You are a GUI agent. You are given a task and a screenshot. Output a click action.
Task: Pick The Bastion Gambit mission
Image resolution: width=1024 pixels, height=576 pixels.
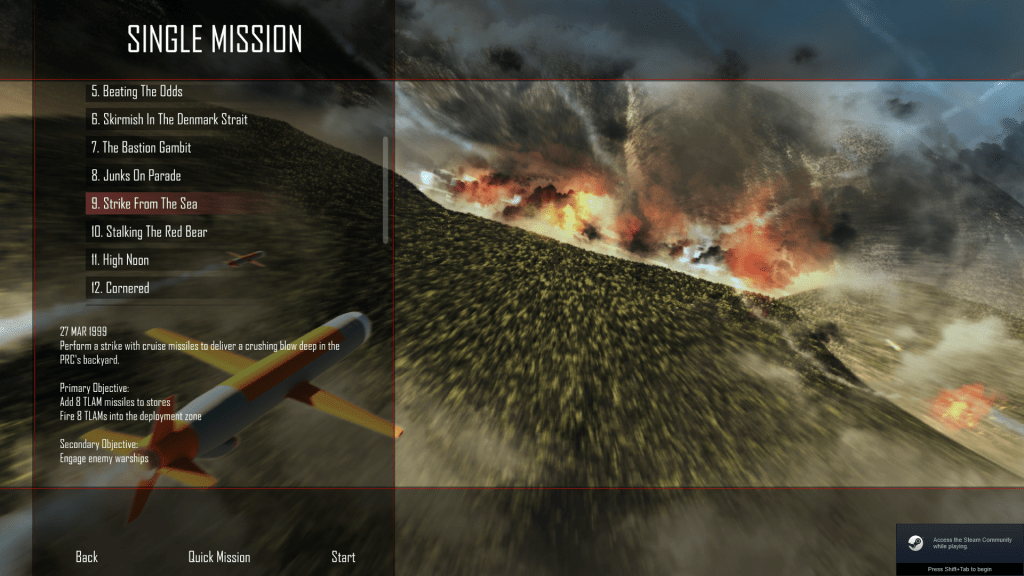[x=140, y=148]
